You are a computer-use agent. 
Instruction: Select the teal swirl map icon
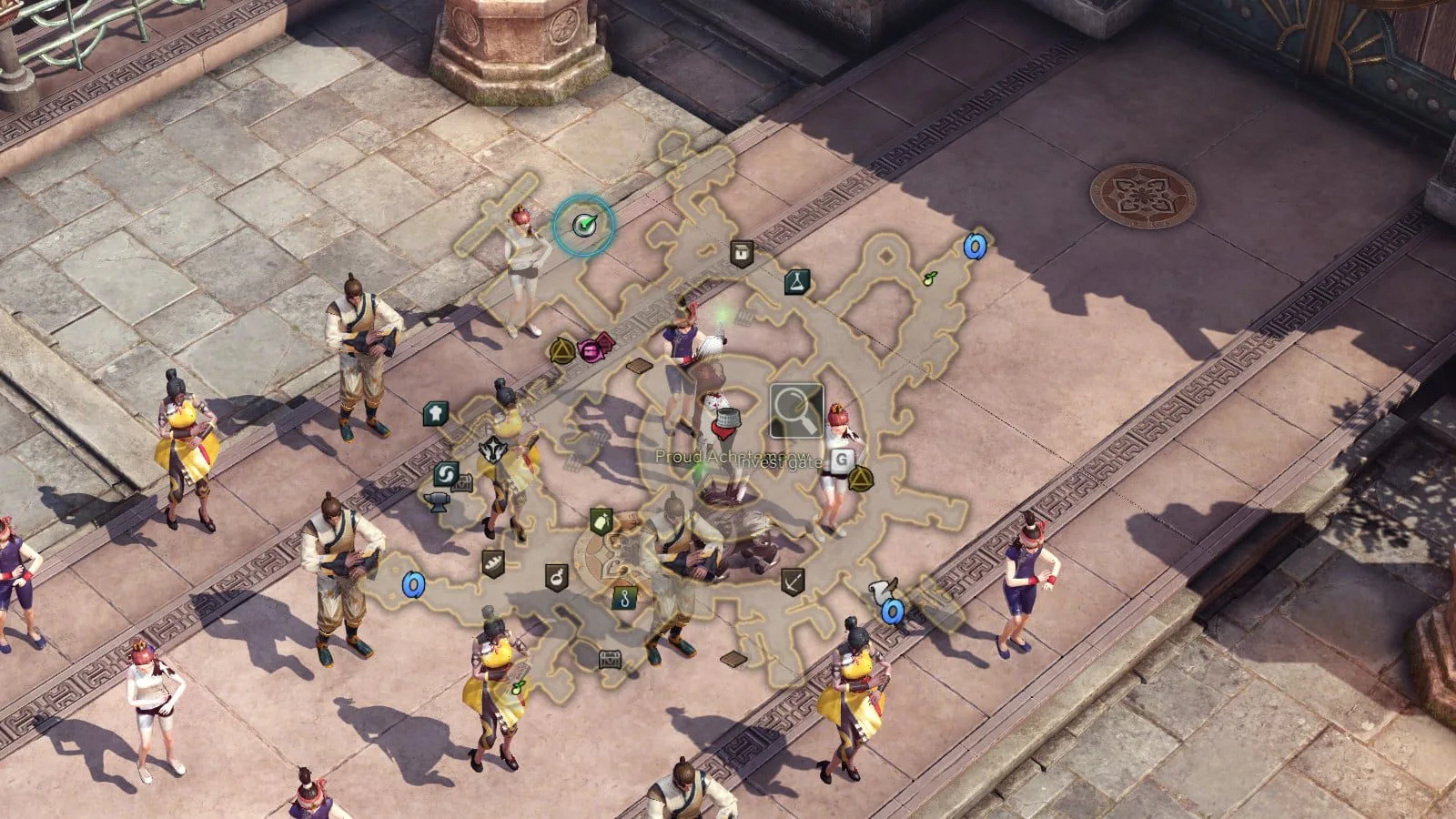click(446, 473)
